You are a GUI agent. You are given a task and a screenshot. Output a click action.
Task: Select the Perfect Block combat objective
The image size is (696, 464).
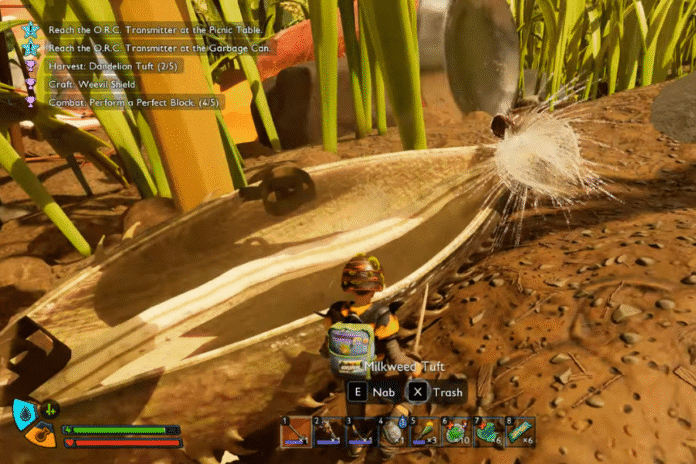coord(128,102)
